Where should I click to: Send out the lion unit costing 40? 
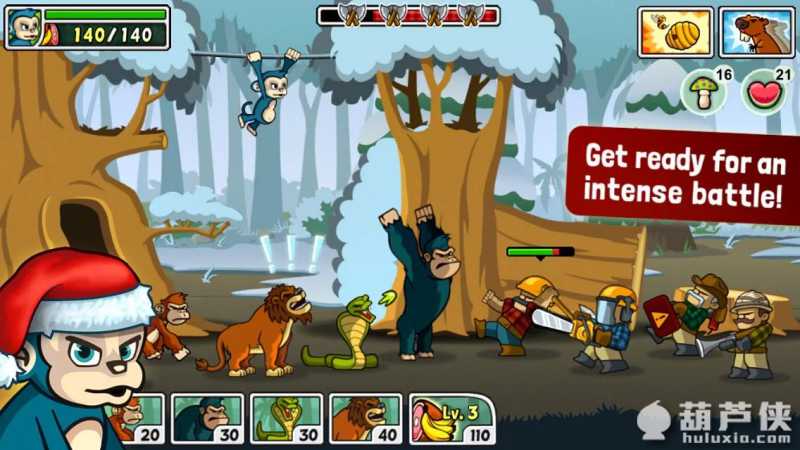366,418
